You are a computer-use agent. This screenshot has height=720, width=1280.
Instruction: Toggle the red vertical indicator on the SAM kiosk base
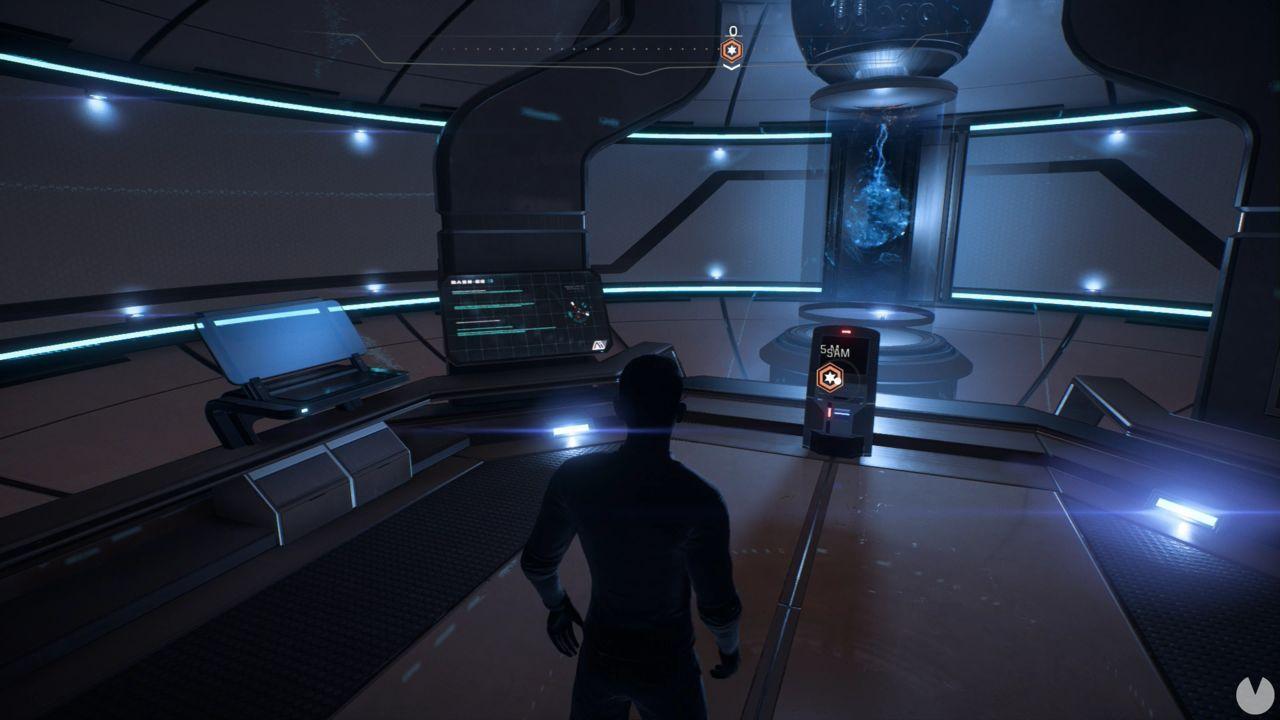[x=829, y=410]
